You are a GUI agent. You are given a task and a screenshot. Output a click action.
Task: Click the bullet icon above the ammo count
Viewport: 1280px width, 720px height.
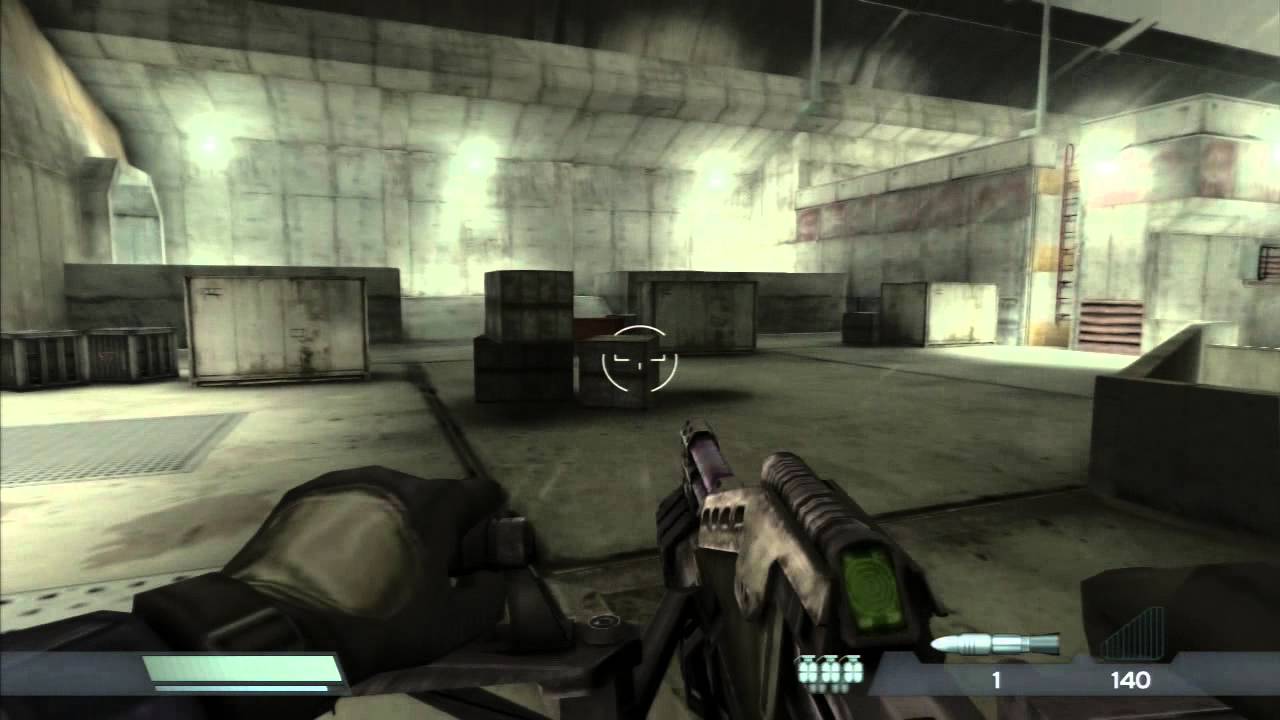[x=995, y=642]
